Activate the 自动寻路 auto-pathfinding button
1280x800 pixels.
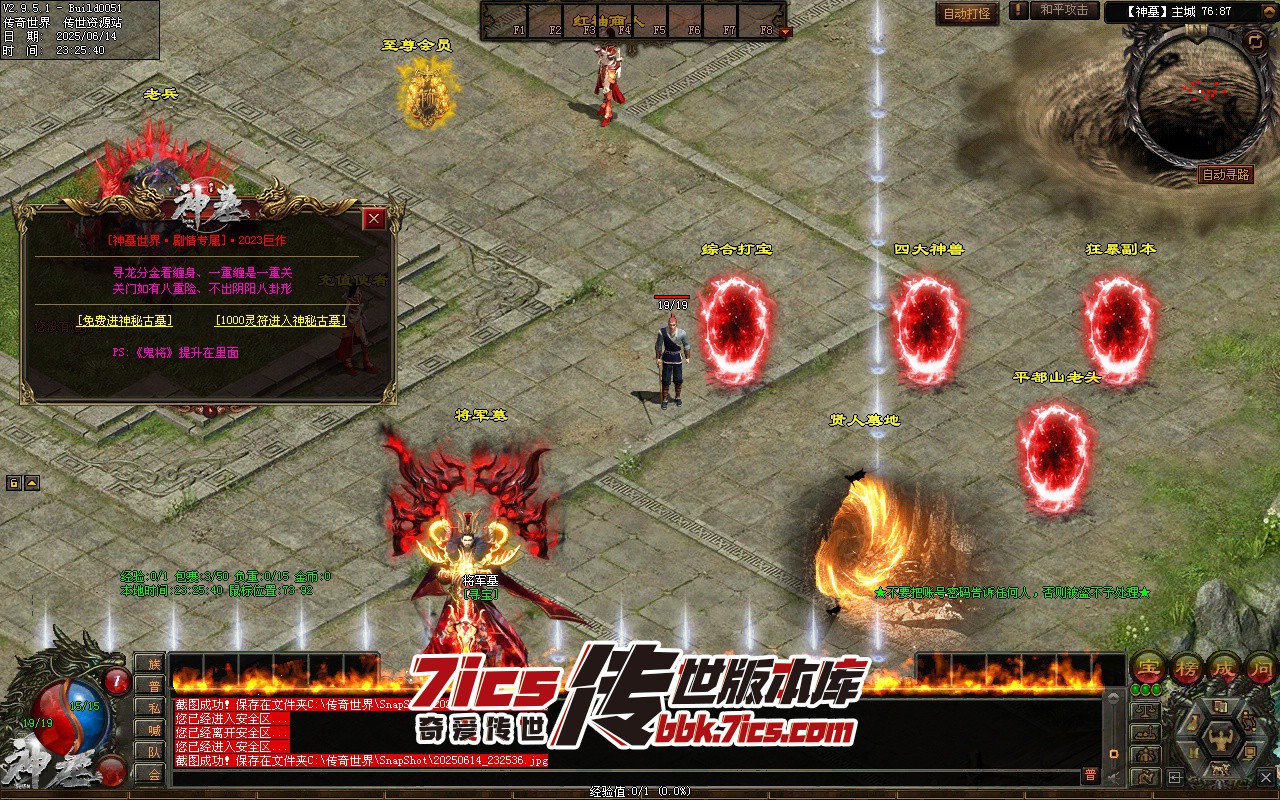1225,175
